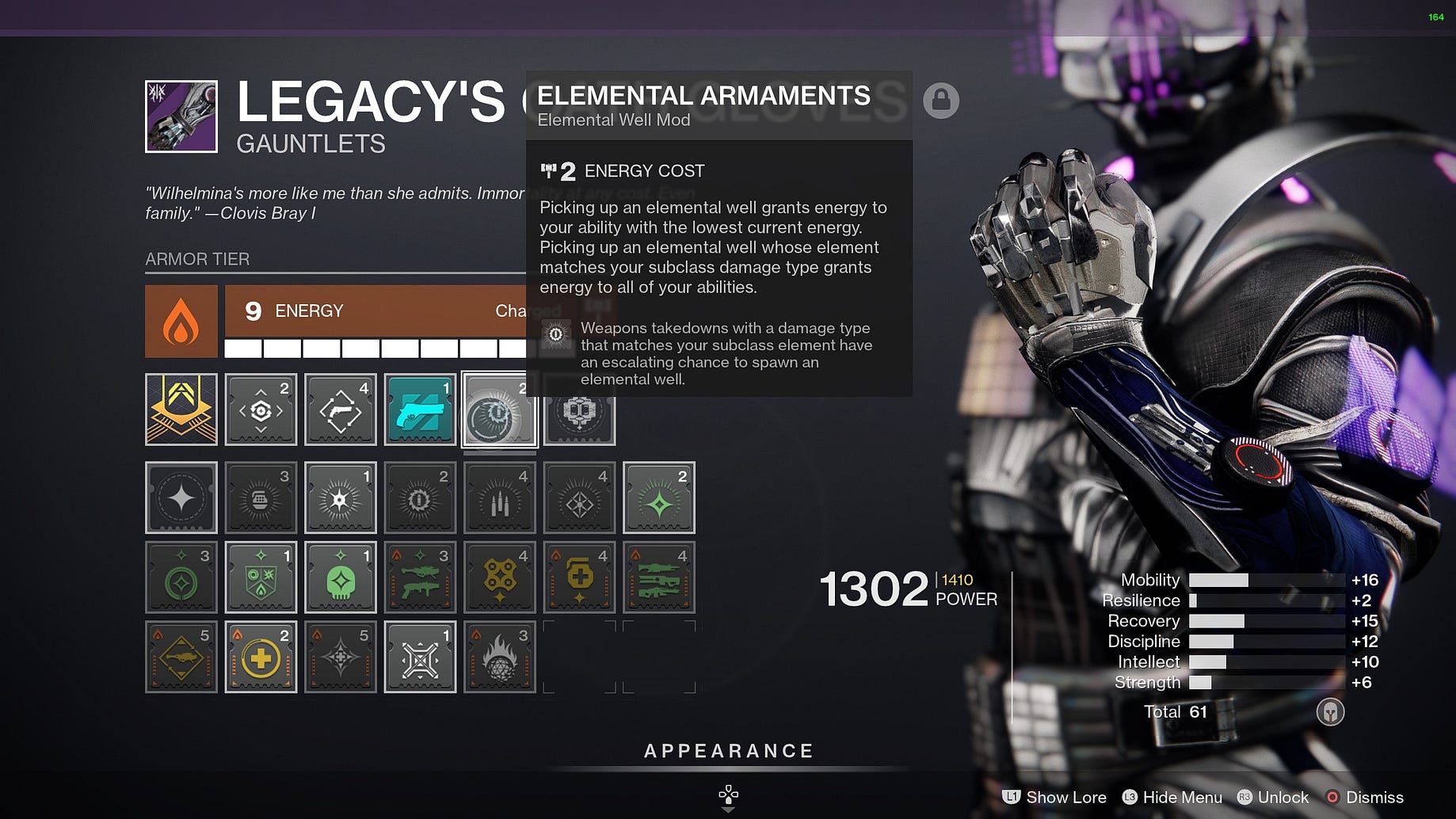Pick the yellow four-lobed medallion mod

tap(499, 577)
